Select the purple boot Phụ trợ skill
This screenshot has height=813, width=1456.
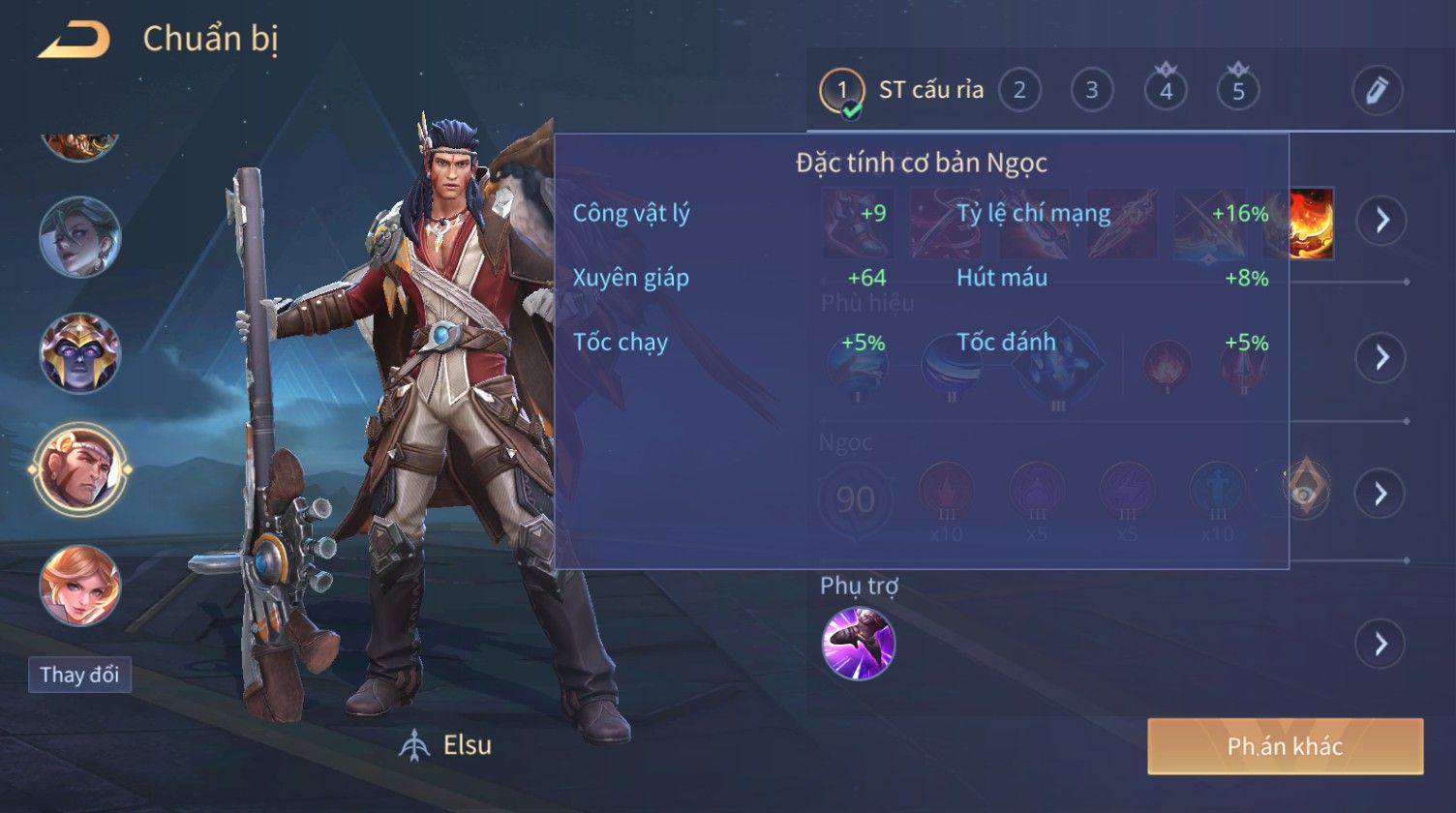859,644
